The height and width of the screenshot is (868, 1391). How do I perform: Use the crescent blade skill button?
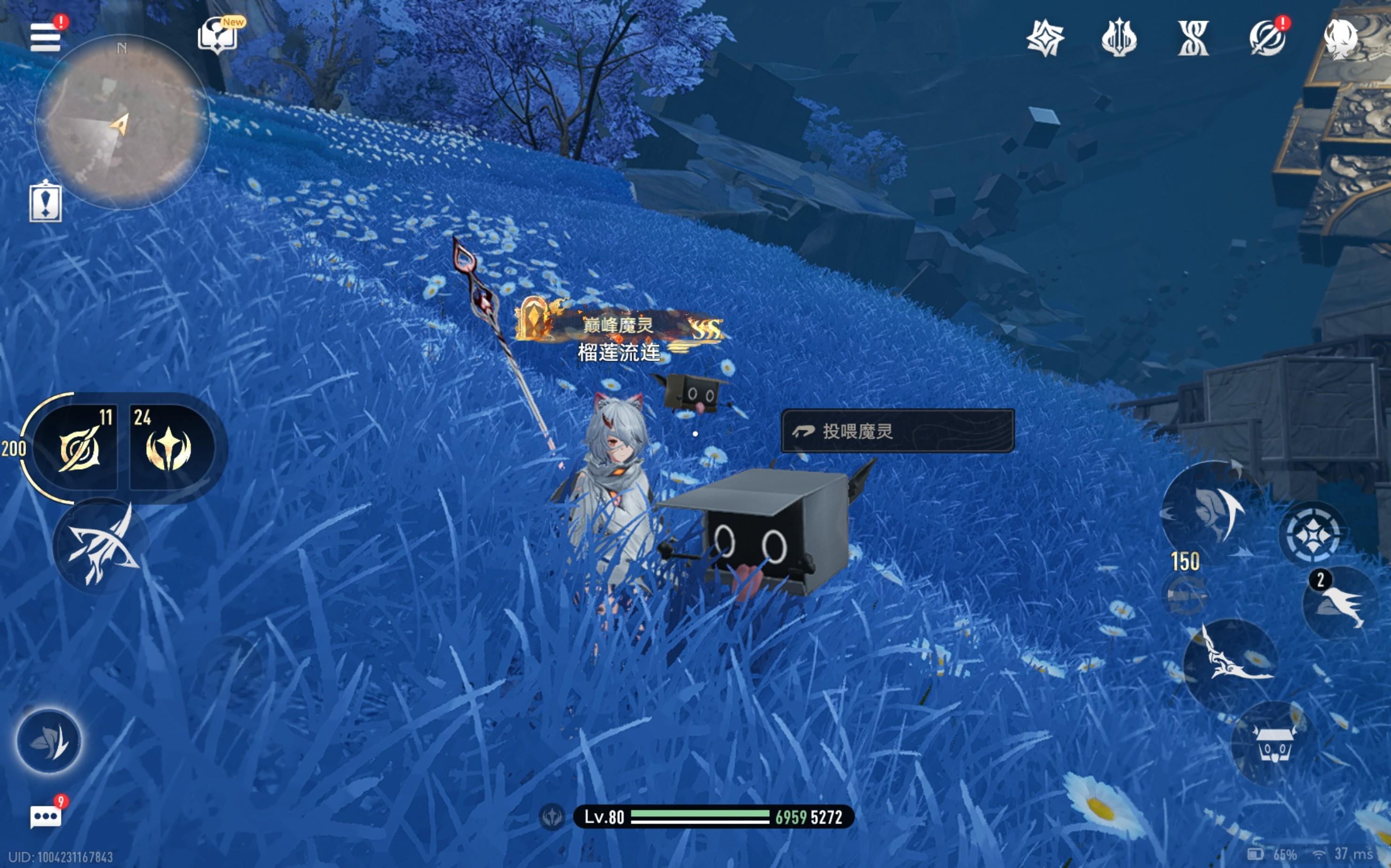1212,508
